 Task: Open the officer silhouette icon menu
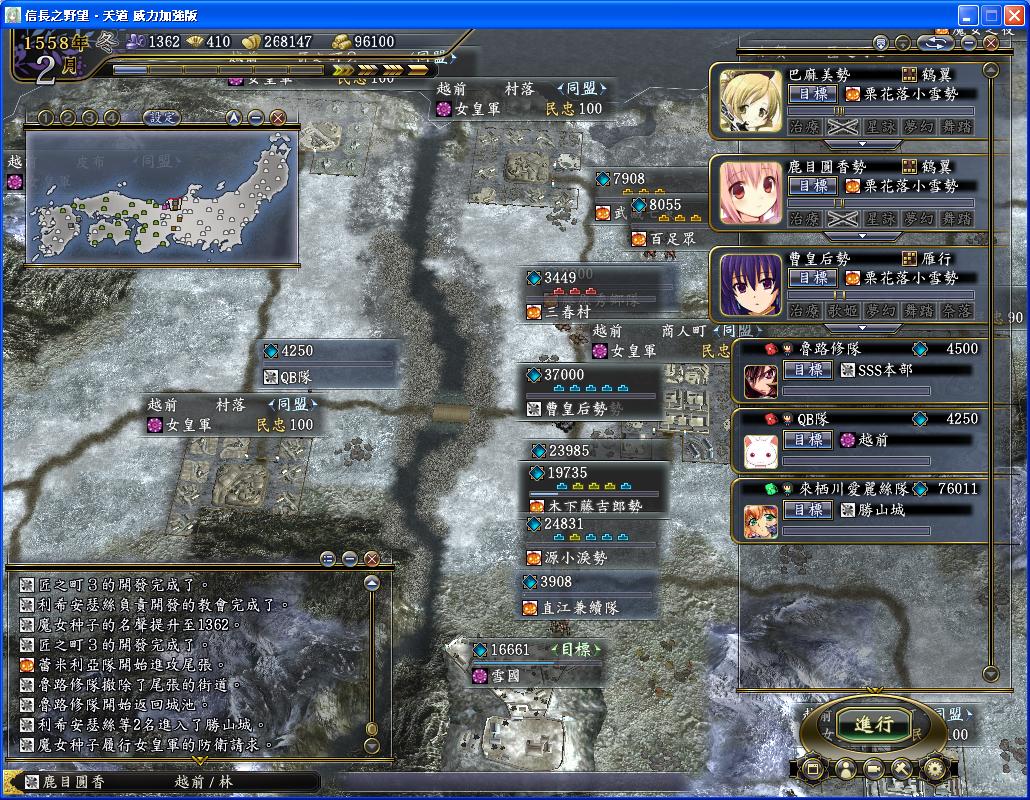tap(844, 769)
